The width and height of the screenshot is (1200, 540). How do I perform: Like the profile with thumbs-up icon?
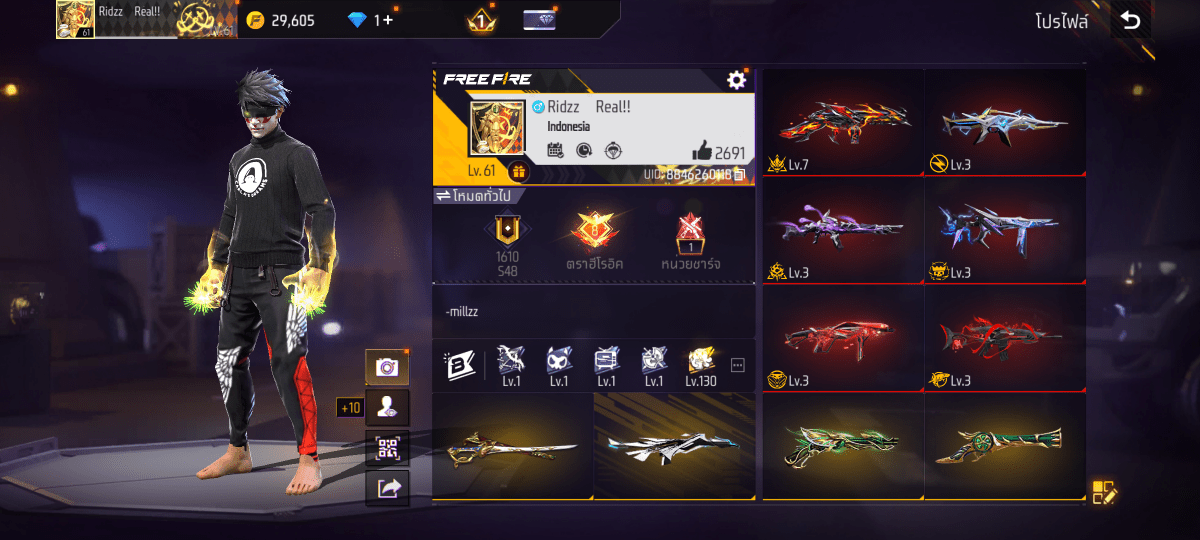(x=701, y=152)
